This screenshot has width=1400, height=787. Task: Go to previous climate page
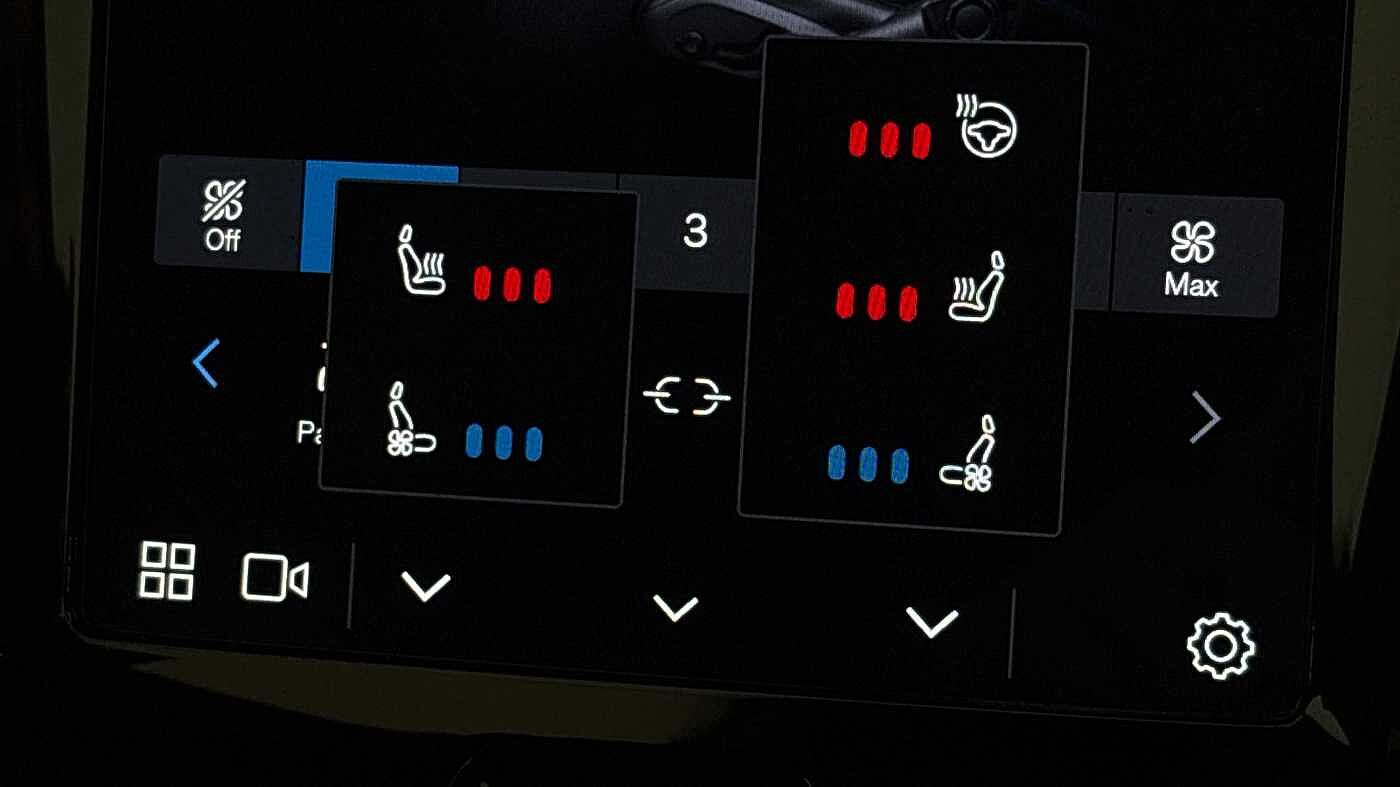tap(206, 364)
